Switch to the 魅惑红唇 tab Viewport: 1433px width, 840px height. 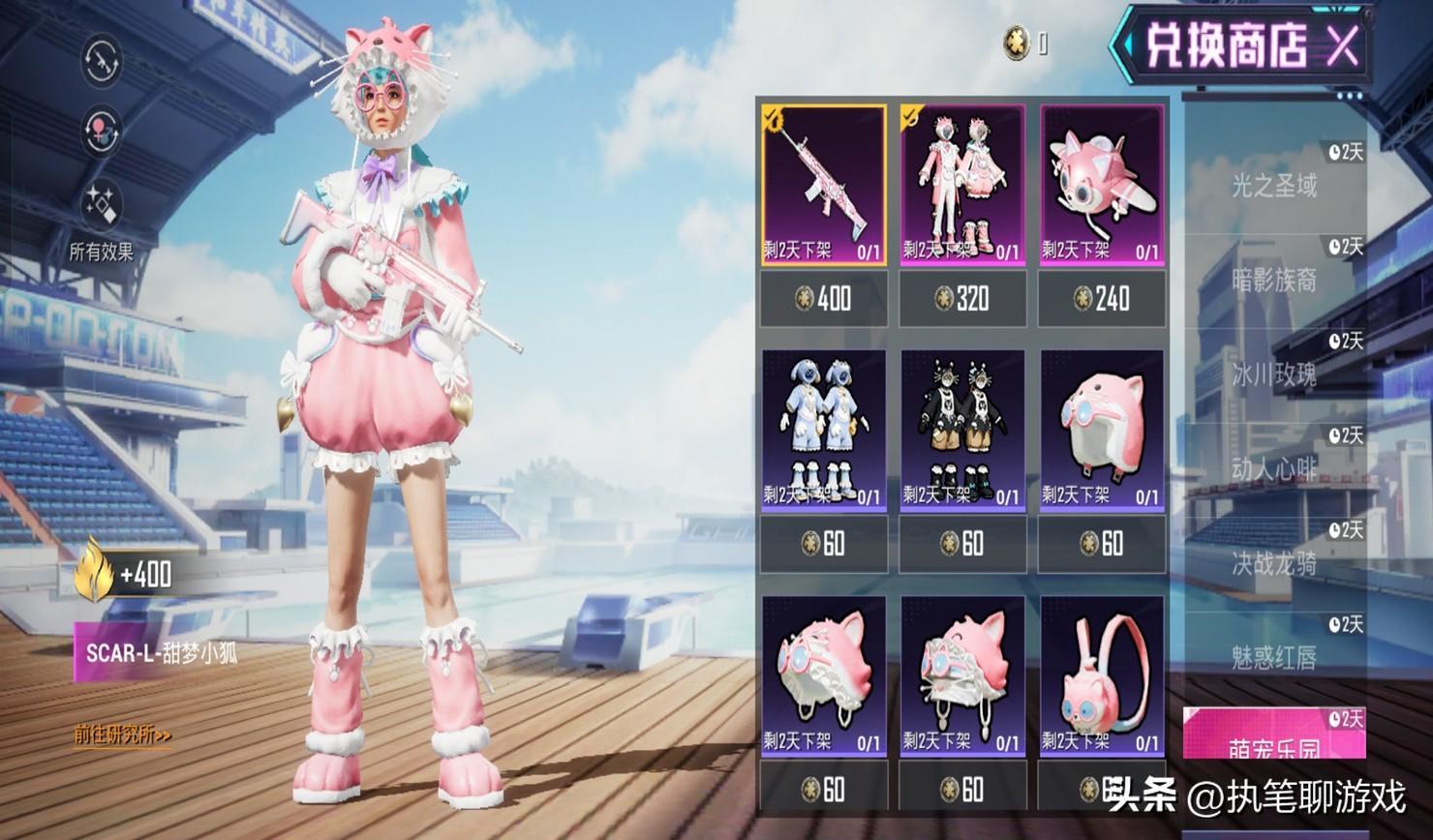pyautogui.click(x=1274, y=658)
